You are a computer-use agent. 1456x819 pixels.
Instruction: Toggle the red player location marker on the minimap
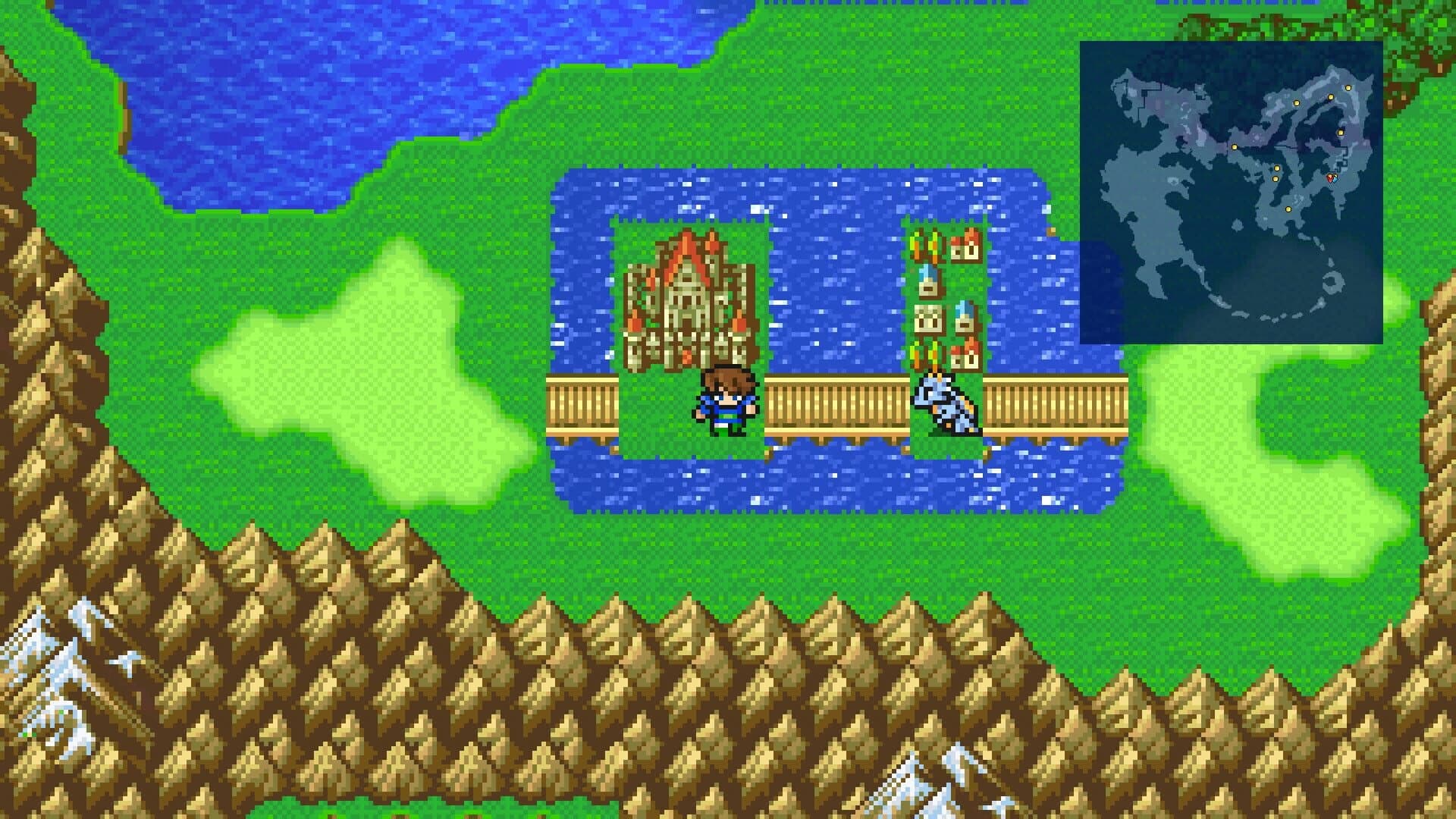click(1329, 179)
